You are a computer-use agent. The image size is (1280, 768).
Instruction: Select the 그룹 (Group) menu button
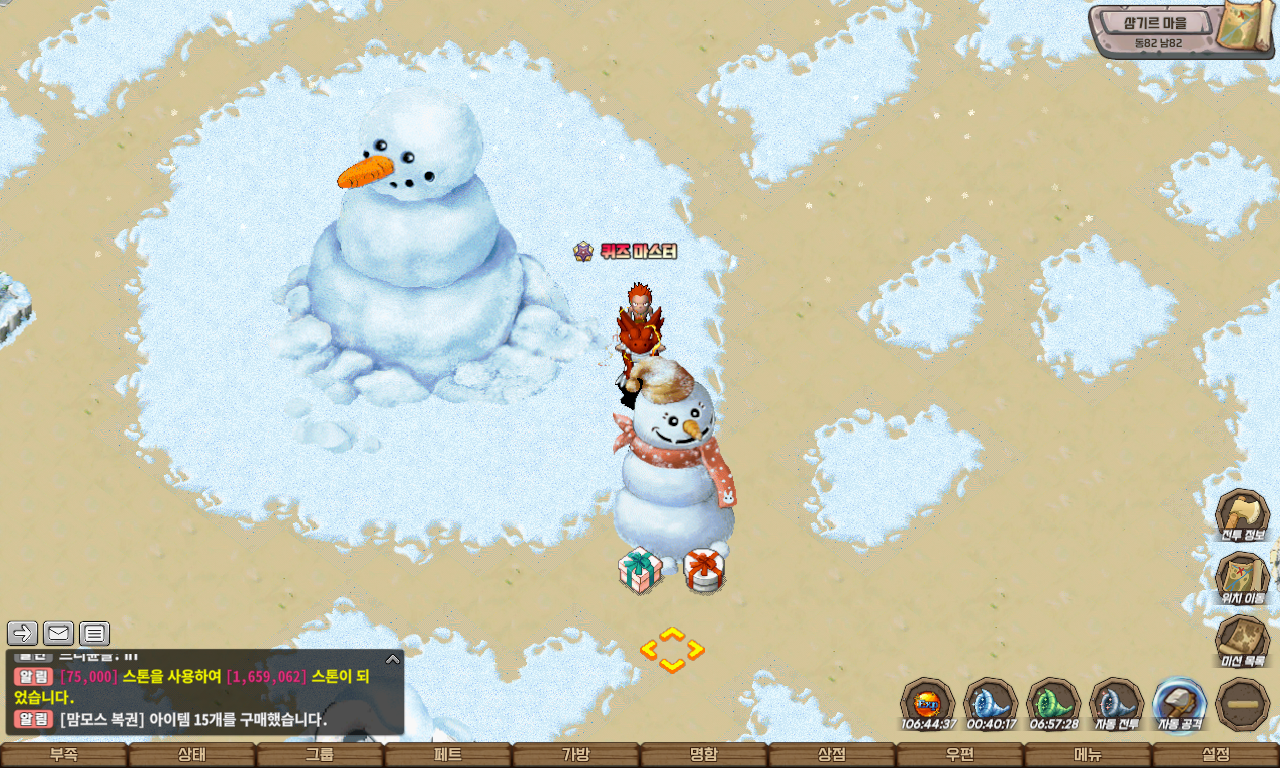click(x=320, y=755)
